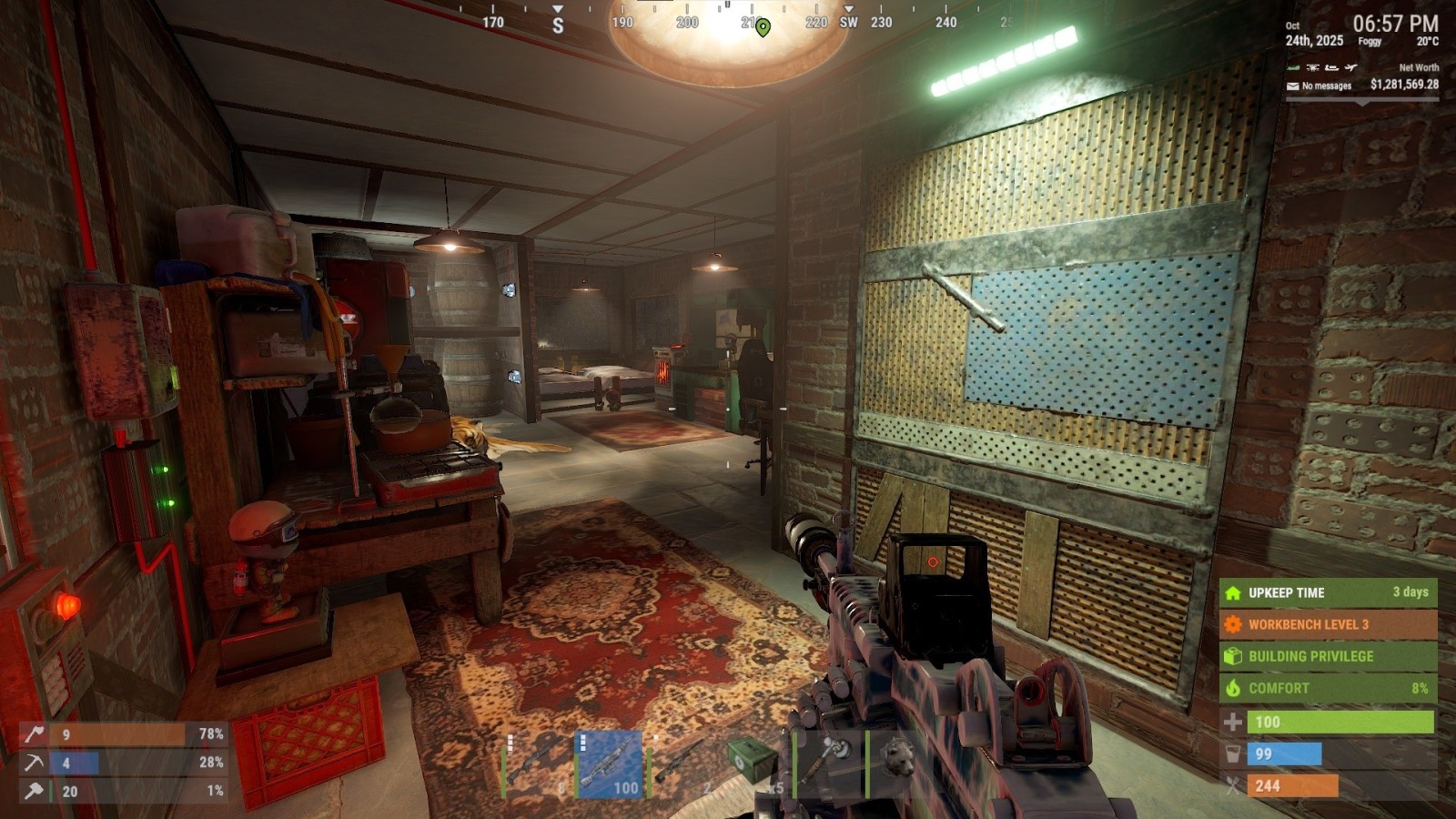Select the shotgun hotbar slot

coord(537,764)
